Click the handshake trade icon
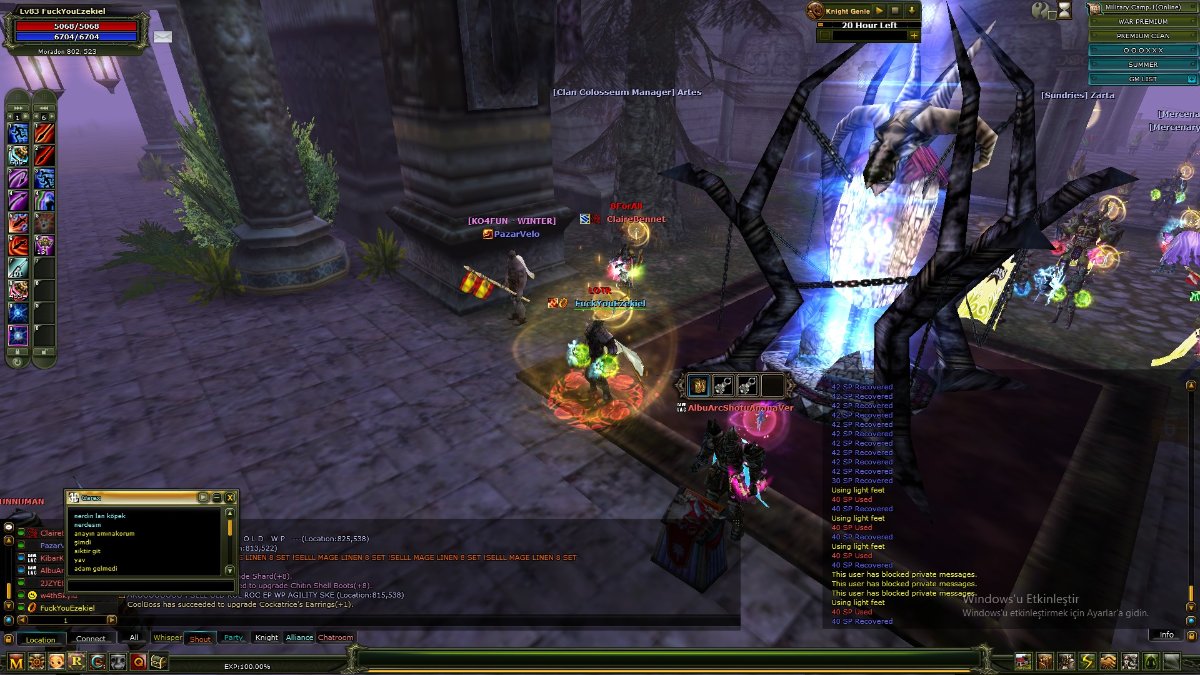This screenshot has width=1200, height=675. pyautogui.click(x=1108, y=661)
